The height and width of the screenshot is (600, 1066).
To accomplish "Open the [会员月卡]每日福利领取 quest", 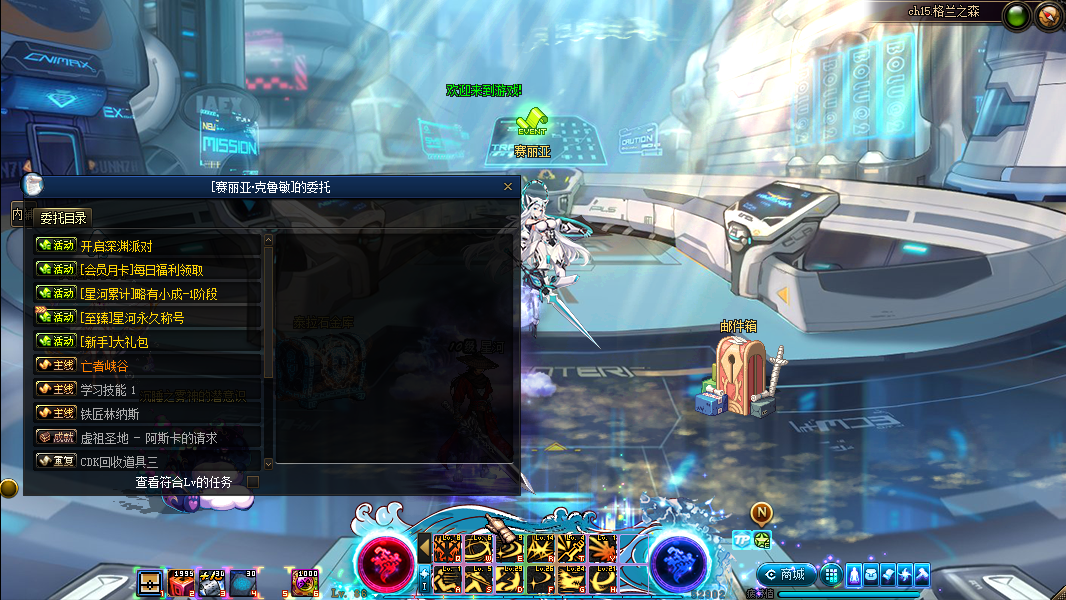I will [x=148, y=270].
